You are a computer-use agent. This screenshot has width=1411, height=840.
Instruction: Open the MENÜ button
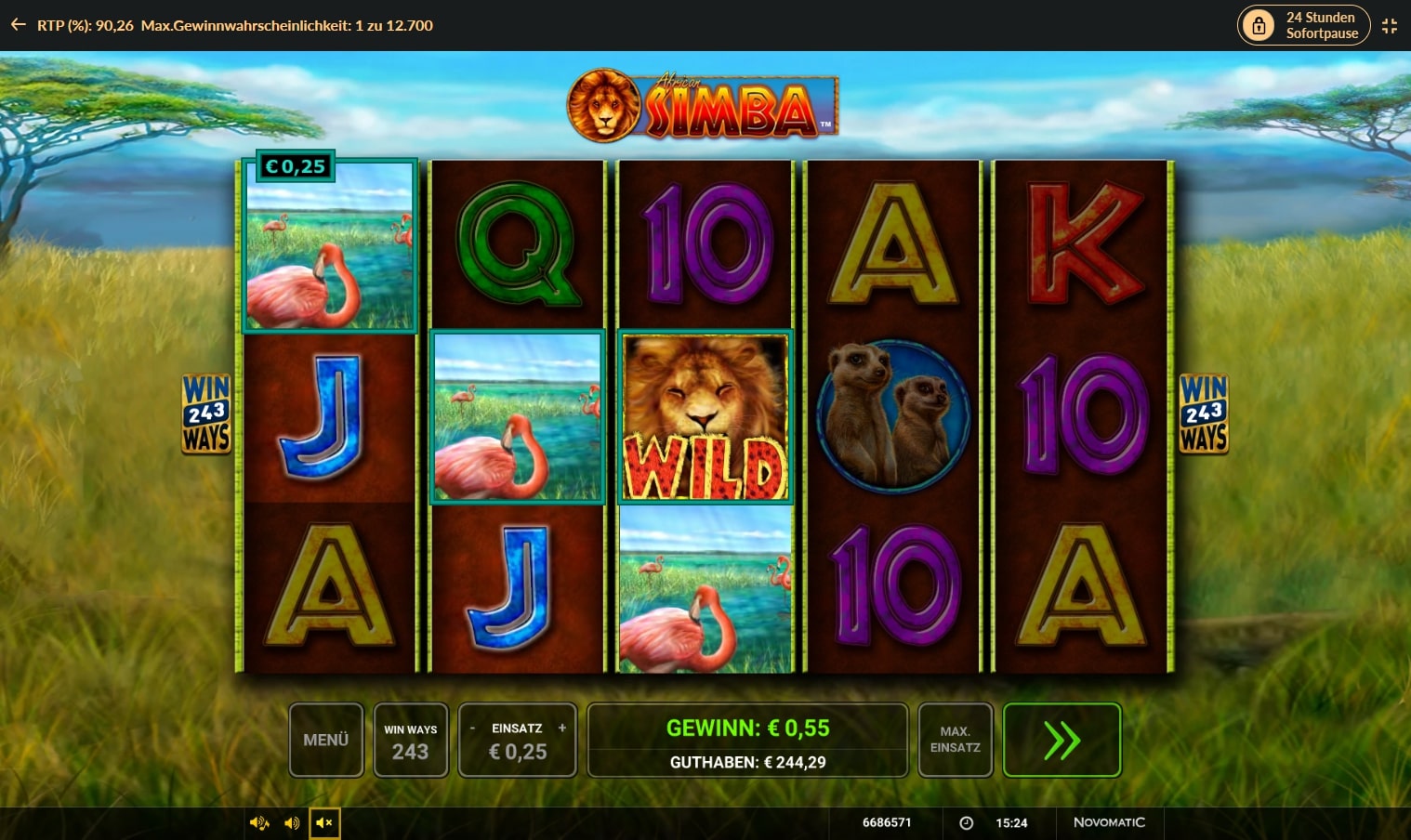pyautogui.click(x=325, y=740)
